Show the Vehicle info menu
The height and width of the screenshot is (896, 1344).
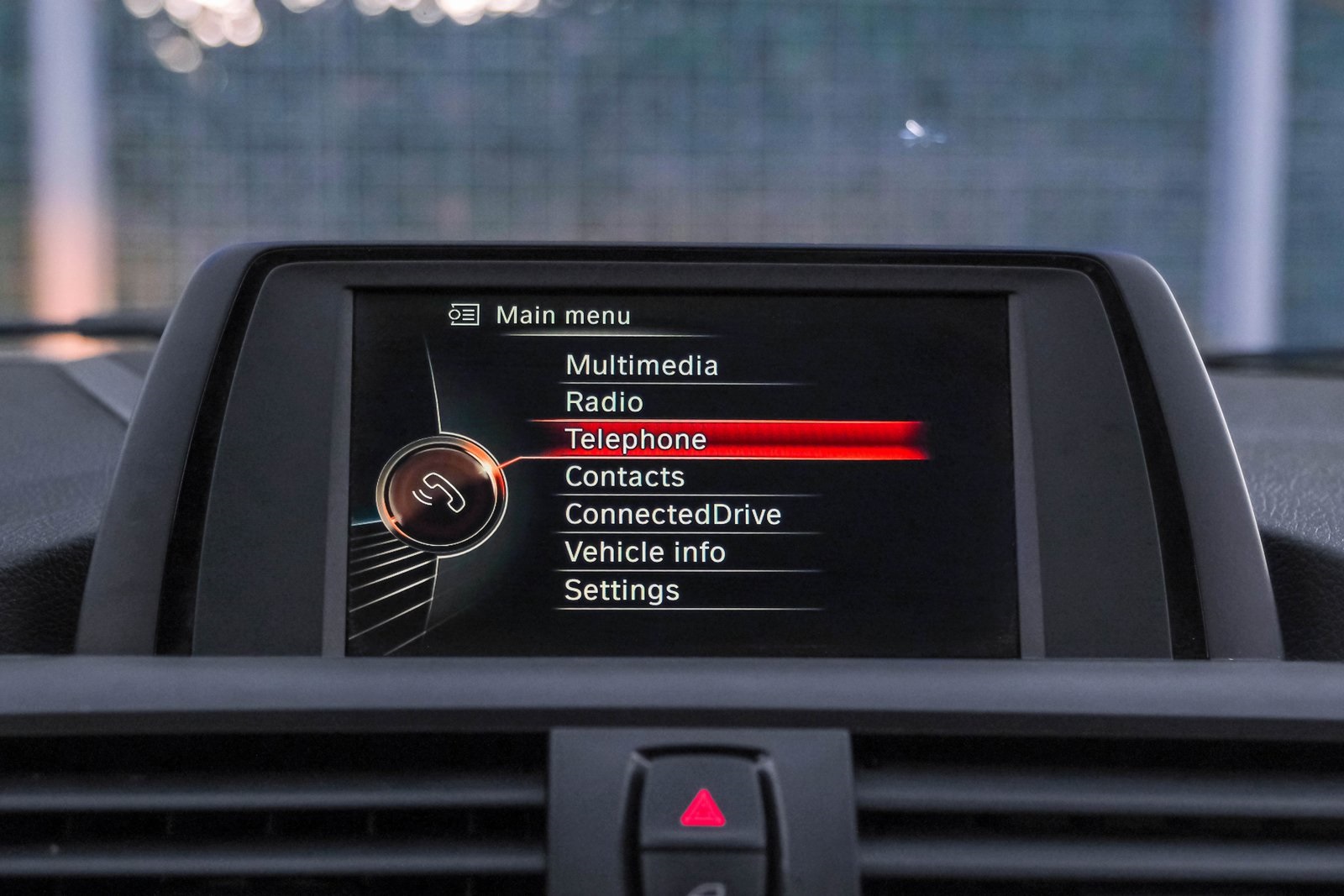(x=645, y=552)
